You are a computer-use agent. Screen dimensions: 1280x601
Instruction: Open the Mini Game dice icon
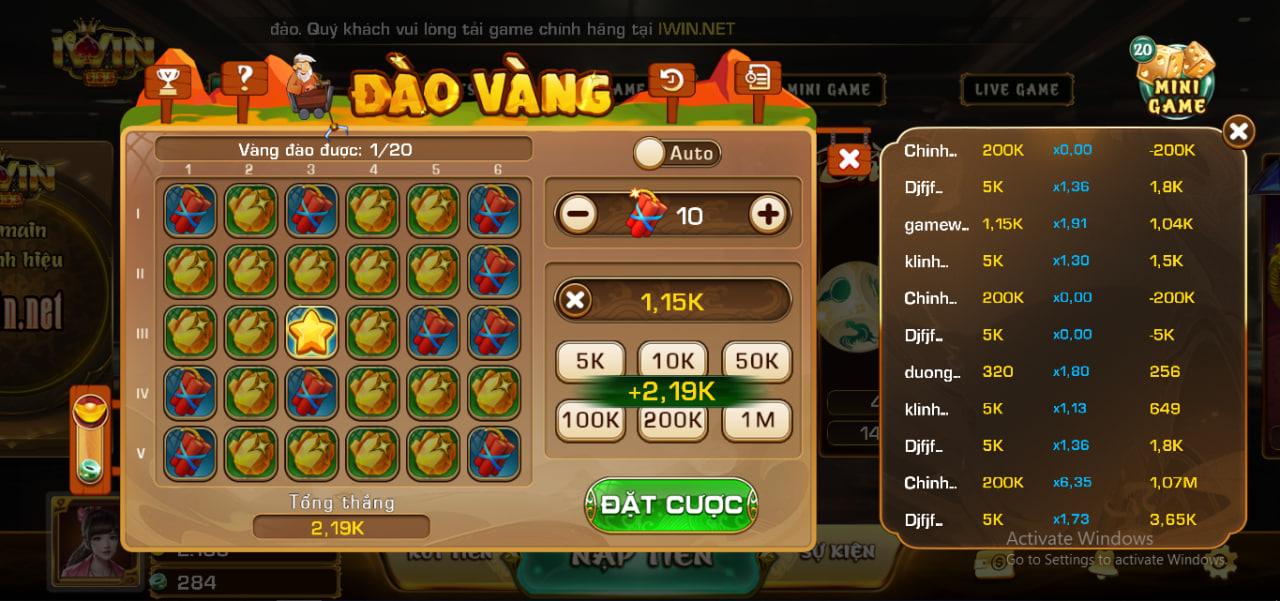(x=1174, y=78)
